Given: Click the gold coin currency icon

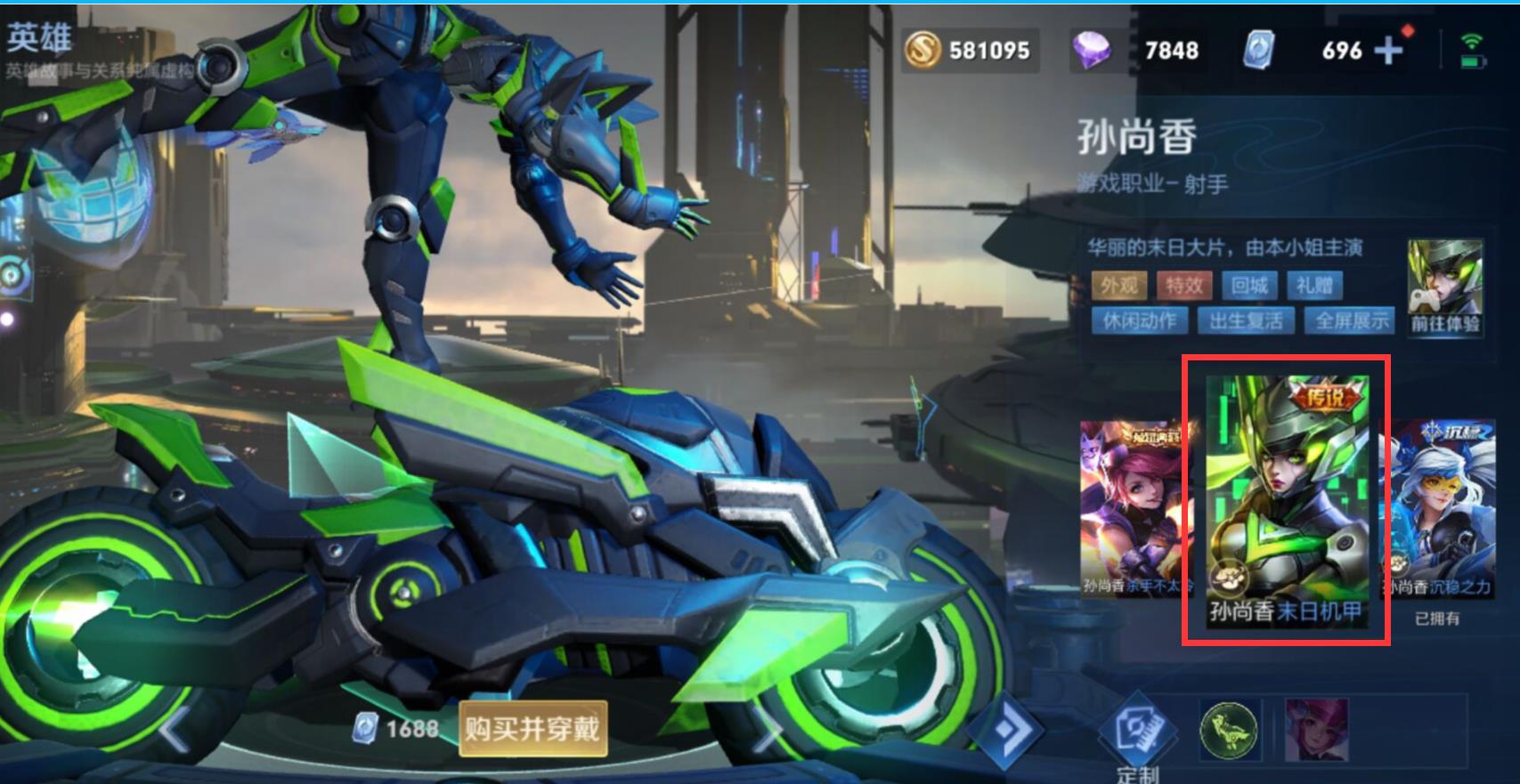Looking at the screenshot, I should point(922,51).
